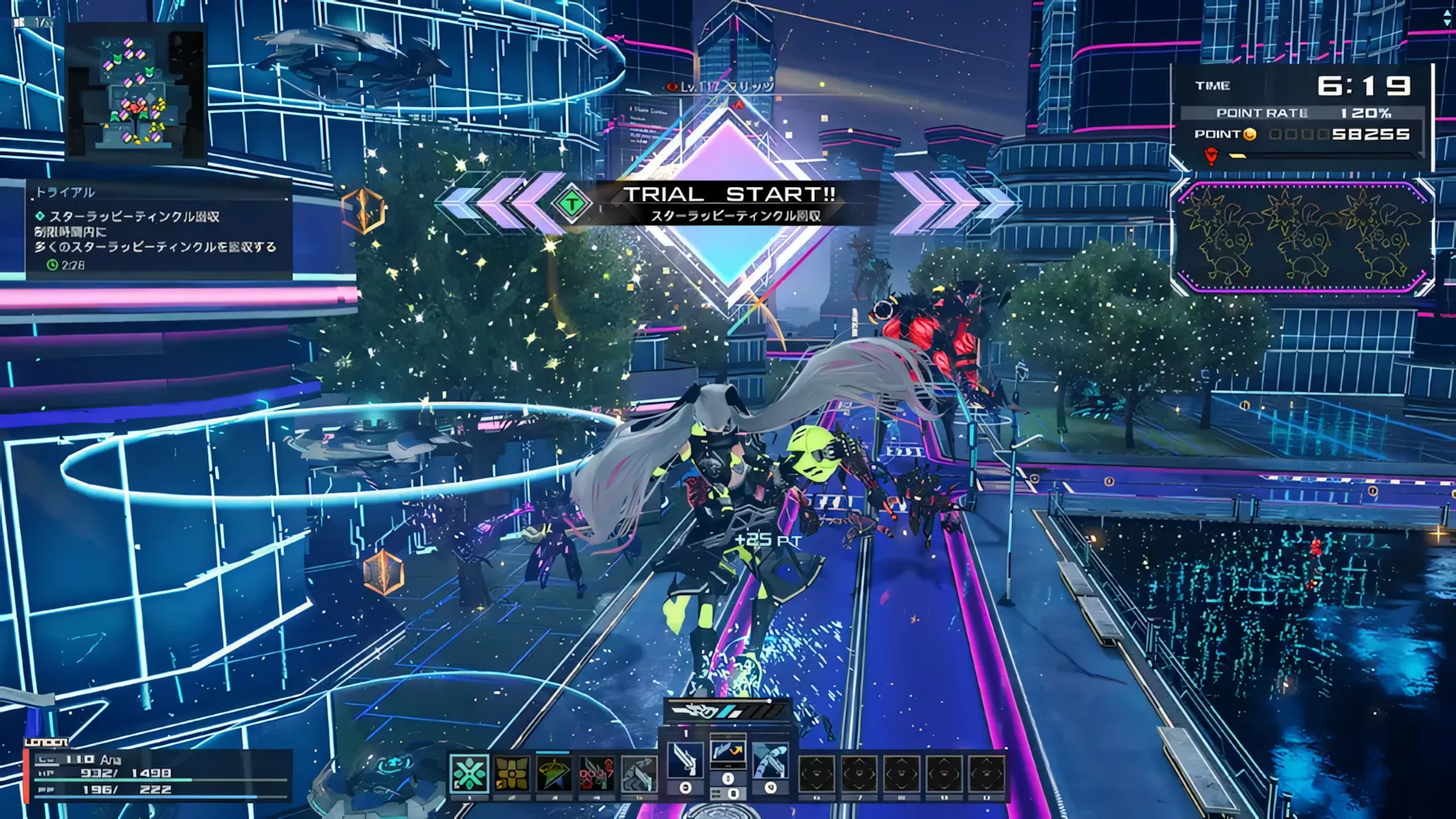Select the green and blue star skill
This screenshot has height=819, width=1456.
(554, 773)
